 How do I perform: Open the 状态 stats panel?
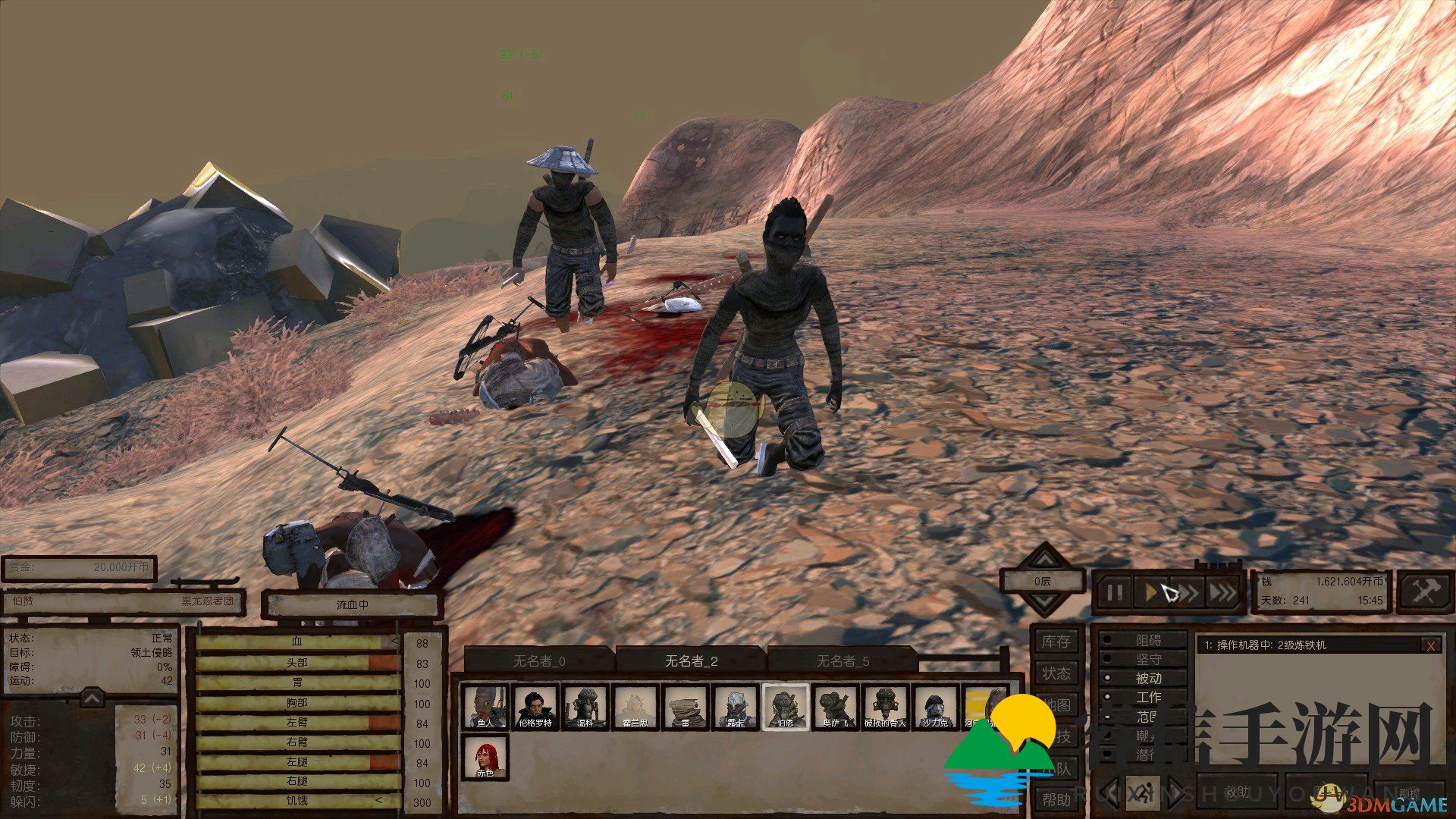pos(1056,673)
